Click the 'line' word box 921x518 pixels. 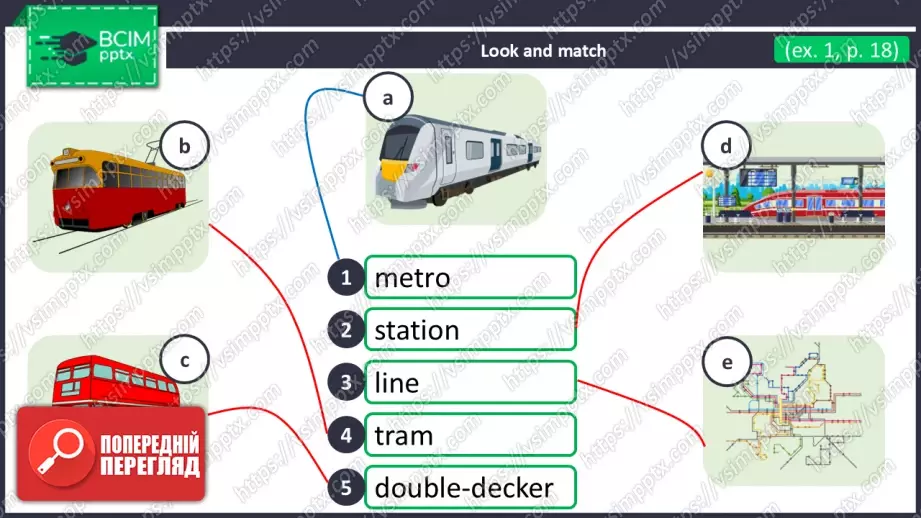(x=470, y=383)
